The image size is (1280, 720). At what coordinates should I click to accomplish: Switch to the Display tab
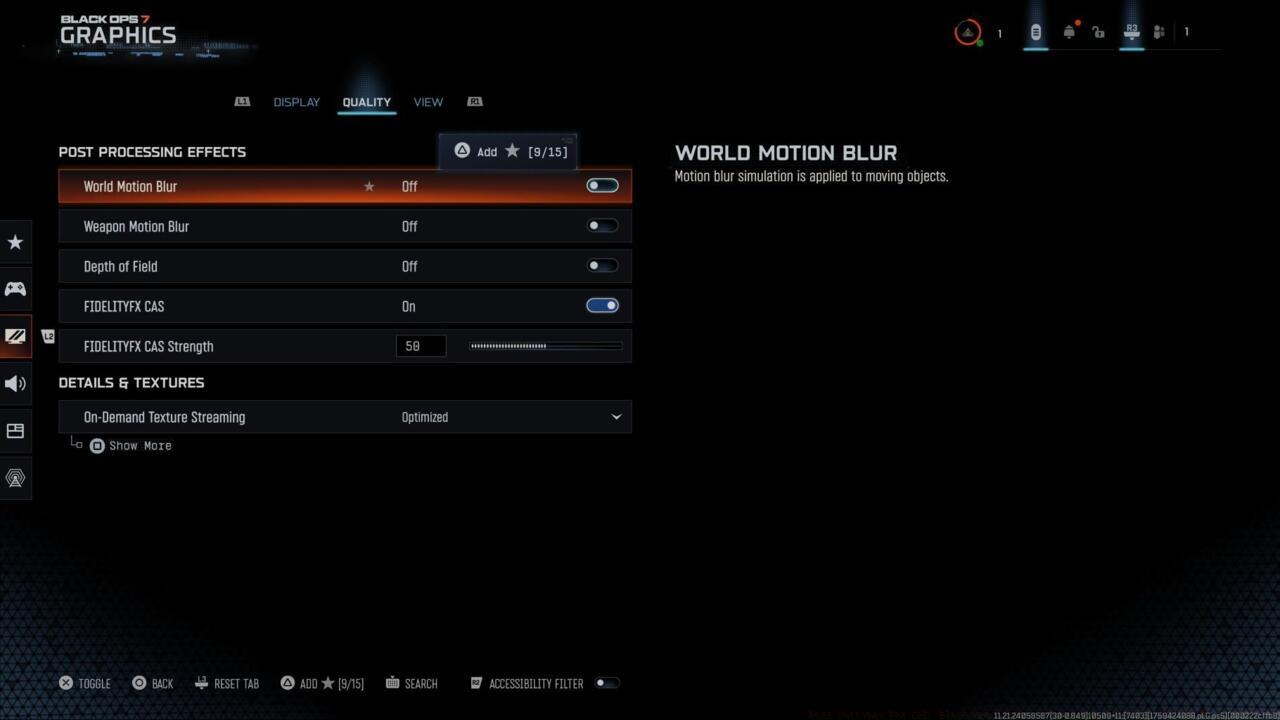(296, 101)
